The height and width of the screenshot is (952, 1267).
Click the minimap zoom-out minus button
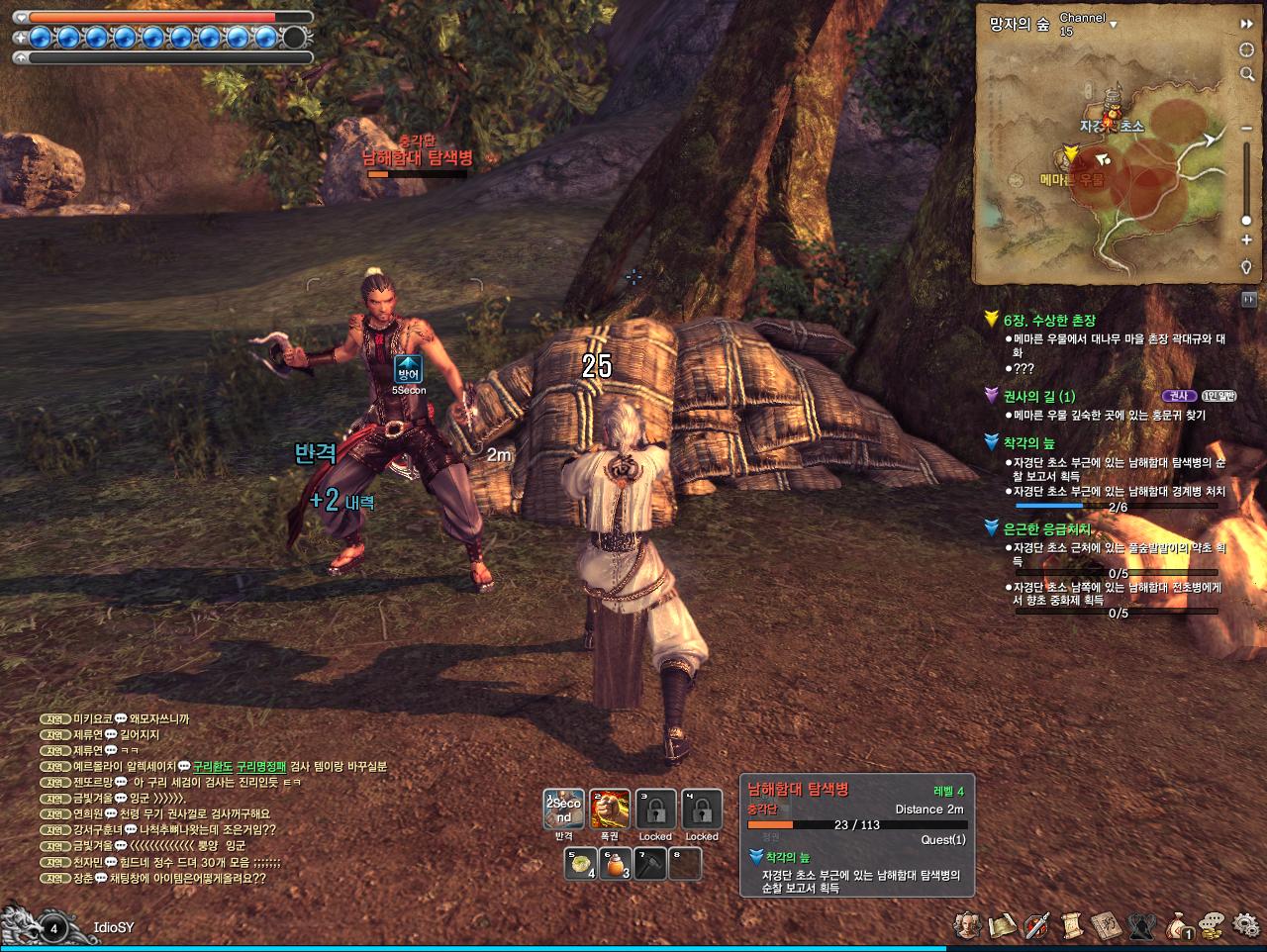1246,128
